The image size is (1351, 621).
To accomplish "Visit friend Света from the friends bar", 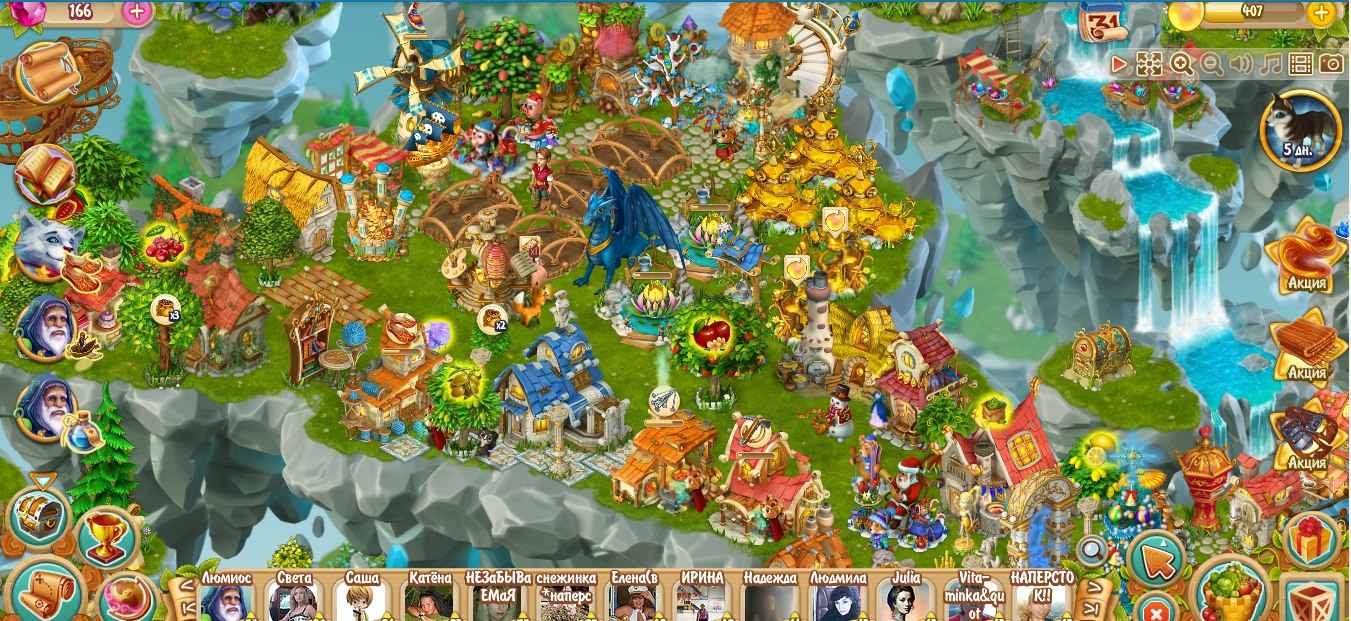I will [293, 602].
